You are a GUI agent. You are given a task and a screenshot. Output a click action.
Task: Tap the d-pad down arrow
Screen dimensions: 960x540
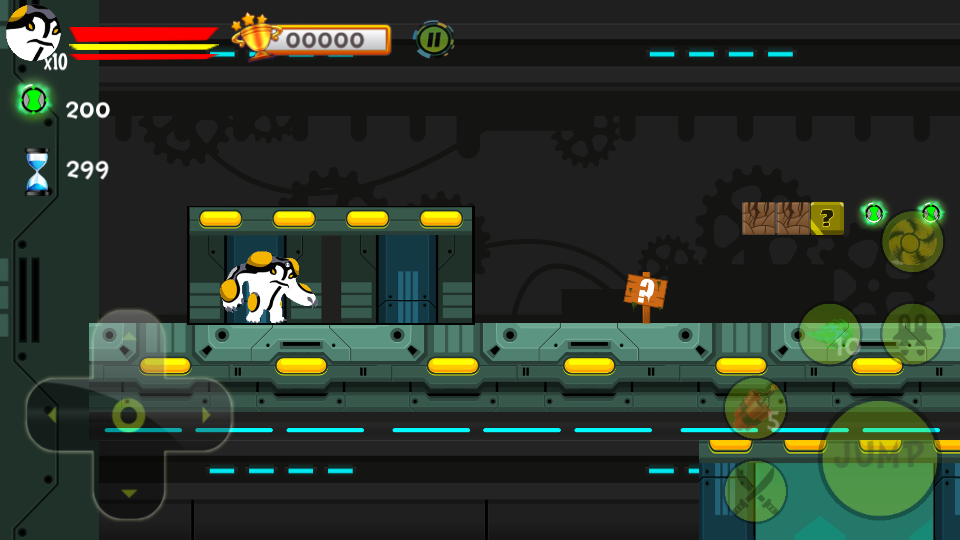click(x=128, y=492)
